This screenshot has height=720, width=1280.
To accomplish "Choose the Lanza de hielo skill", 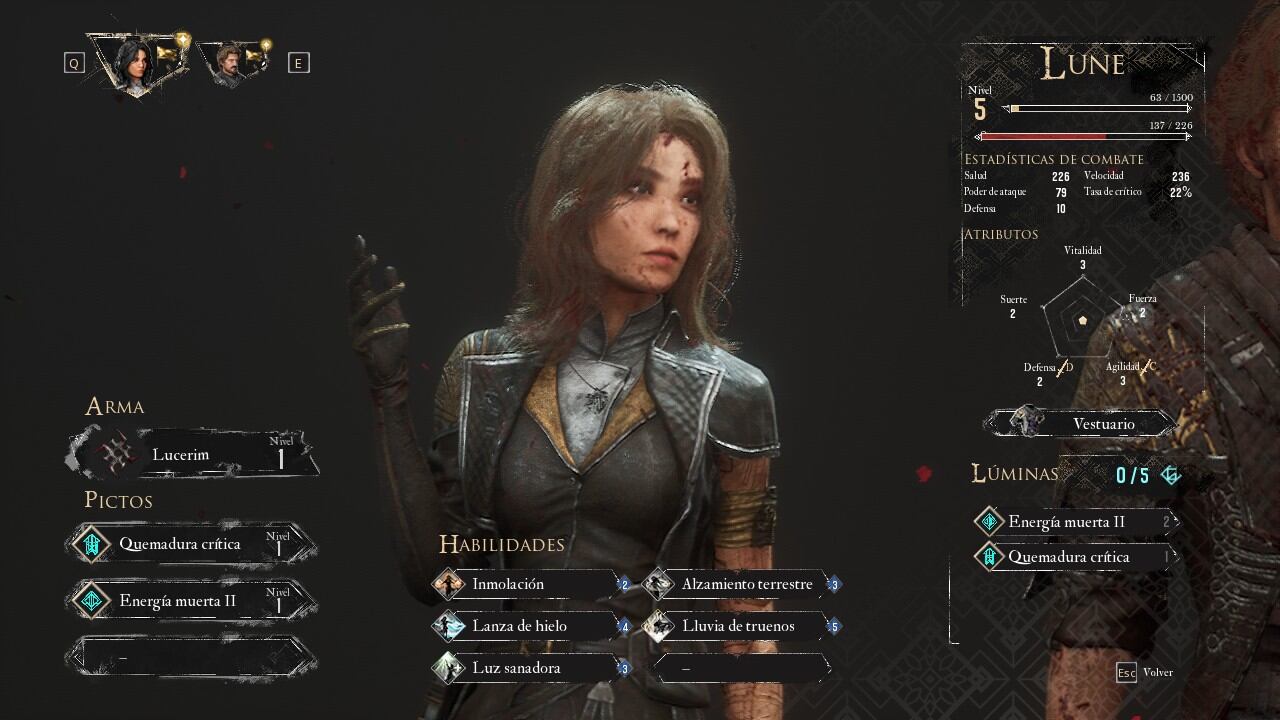I will pyautogui.click(x=531, y=626).
